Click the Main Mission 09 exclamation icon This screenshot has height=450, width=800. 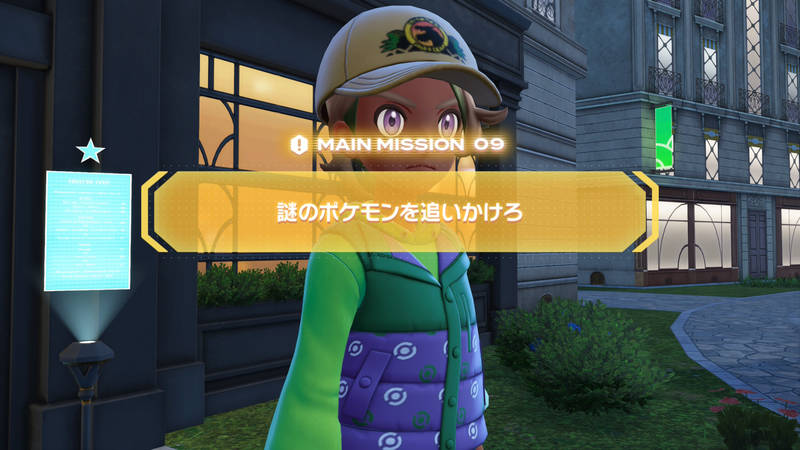pyautogui.click(x=298, y=145)
